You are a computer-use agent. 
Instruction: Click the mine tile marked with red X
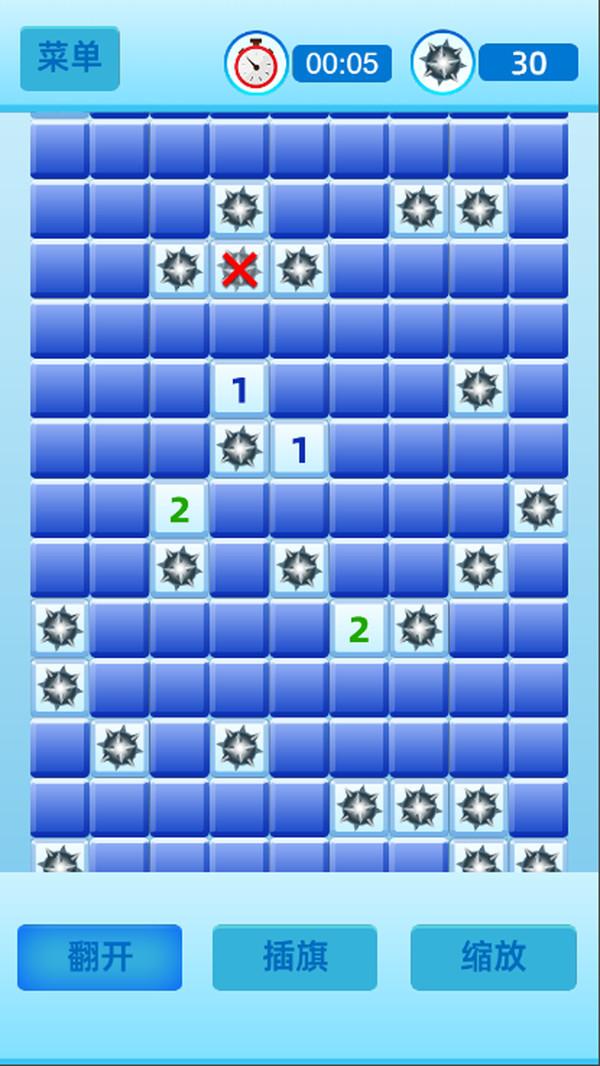tap(240, 270)
